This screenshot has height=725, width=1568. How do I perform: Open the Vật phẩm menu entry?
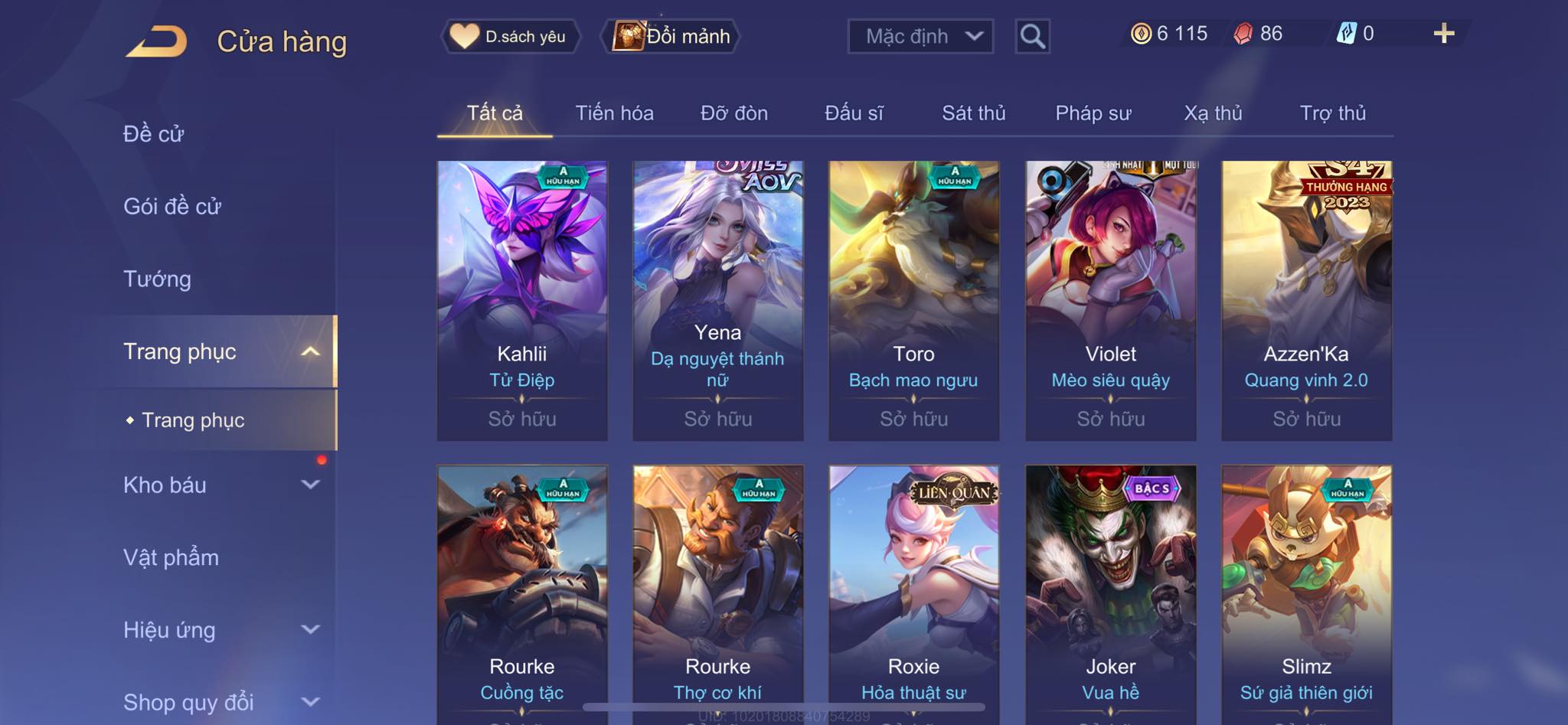pos(171,557)
